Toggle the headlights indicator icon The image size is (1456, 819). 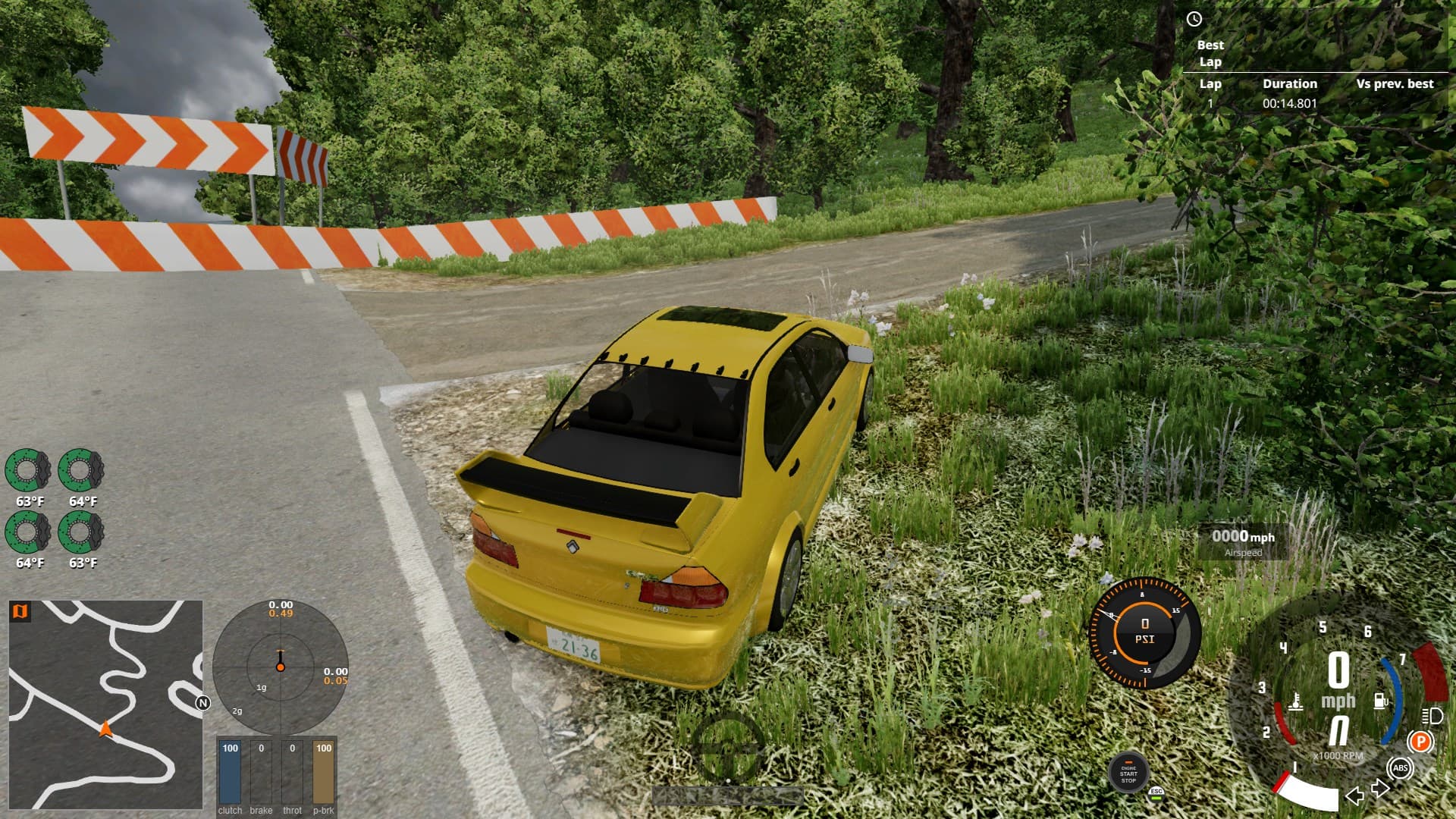[x=1432, y=715]
